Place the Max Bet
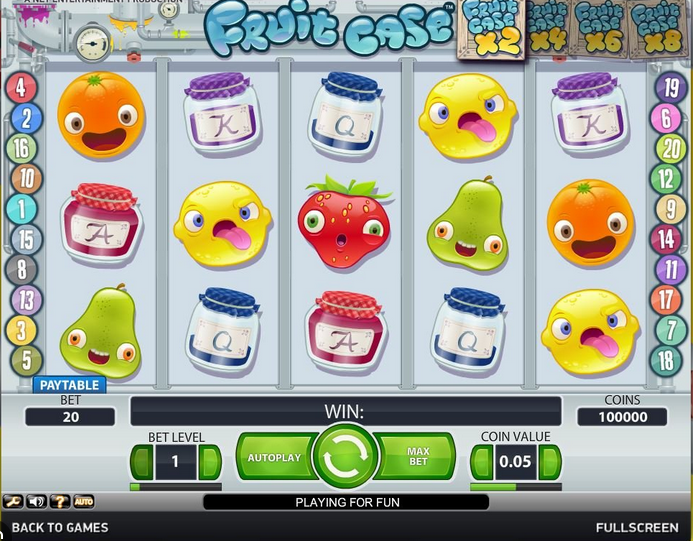Screen dimensions: 693x541 (x=418, y=458)
